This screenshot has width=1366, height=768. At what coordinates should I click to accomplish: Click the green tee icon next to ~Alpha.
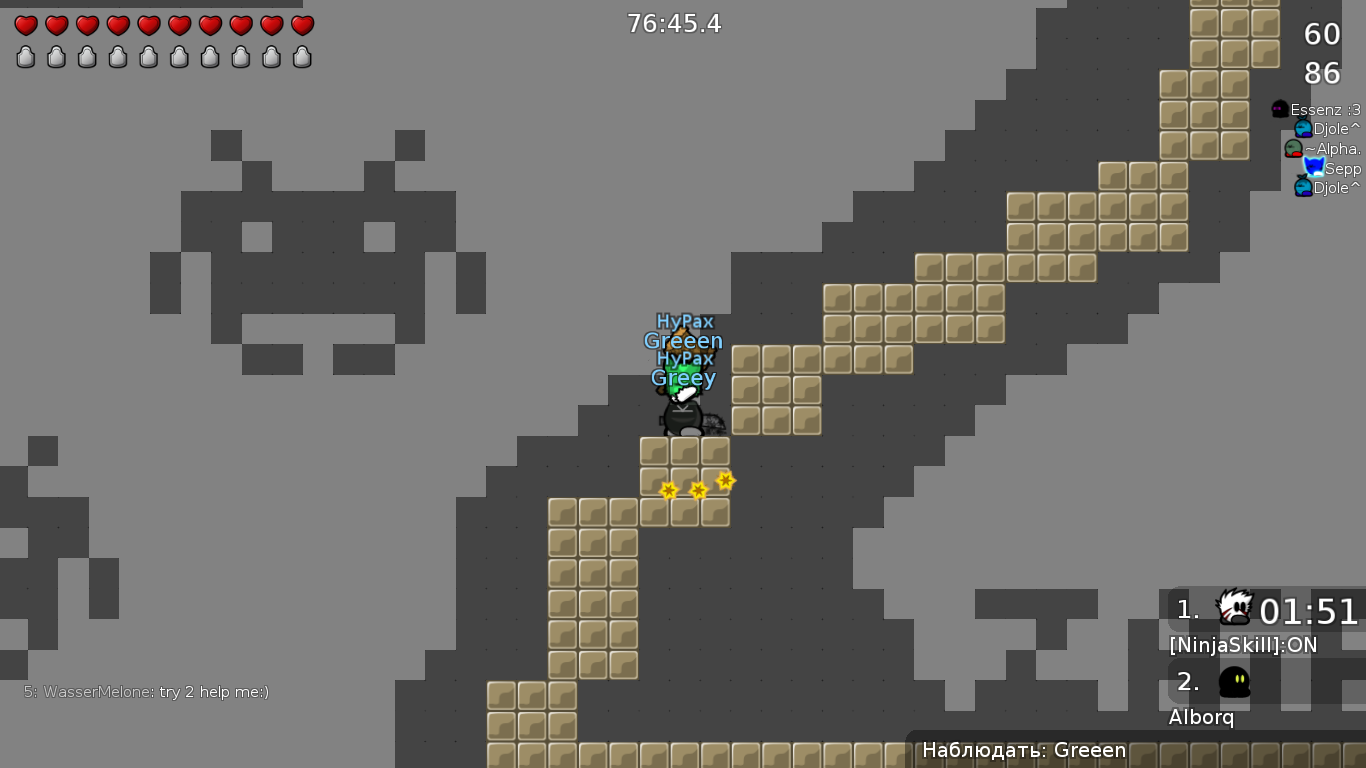(1294, 148)
